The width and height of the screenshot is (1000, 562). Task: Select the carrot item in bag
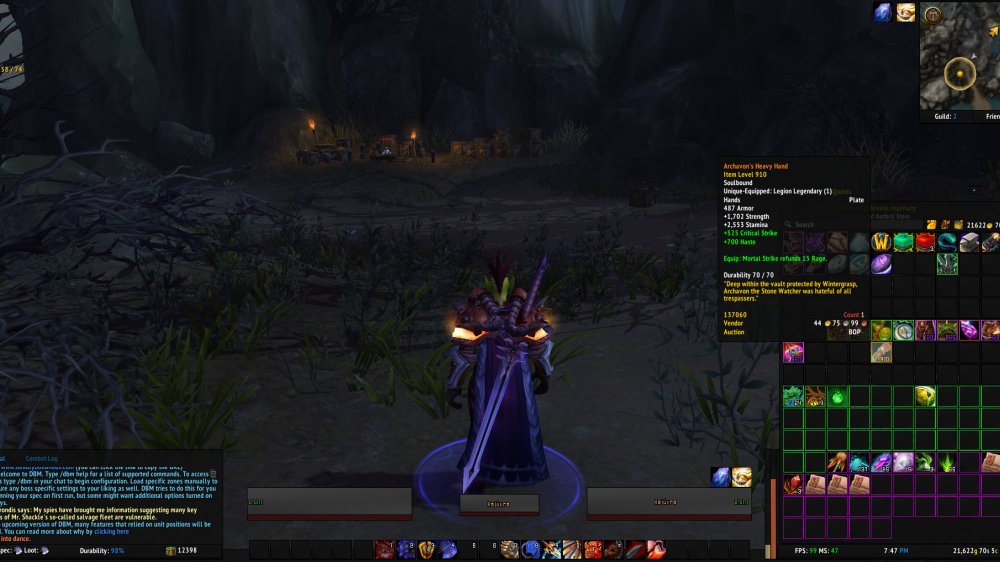[x=838, y=462]
